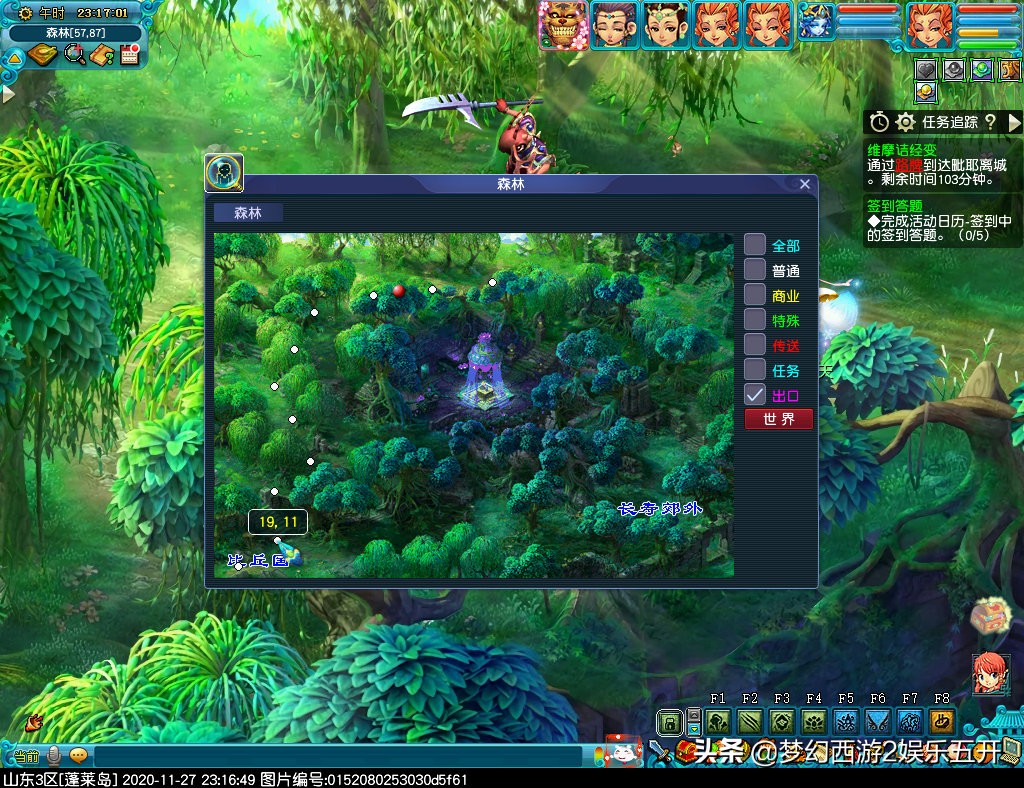Tick the 传送 teleport filter
The image size is (1024, 788).
(x=755, y=345)
